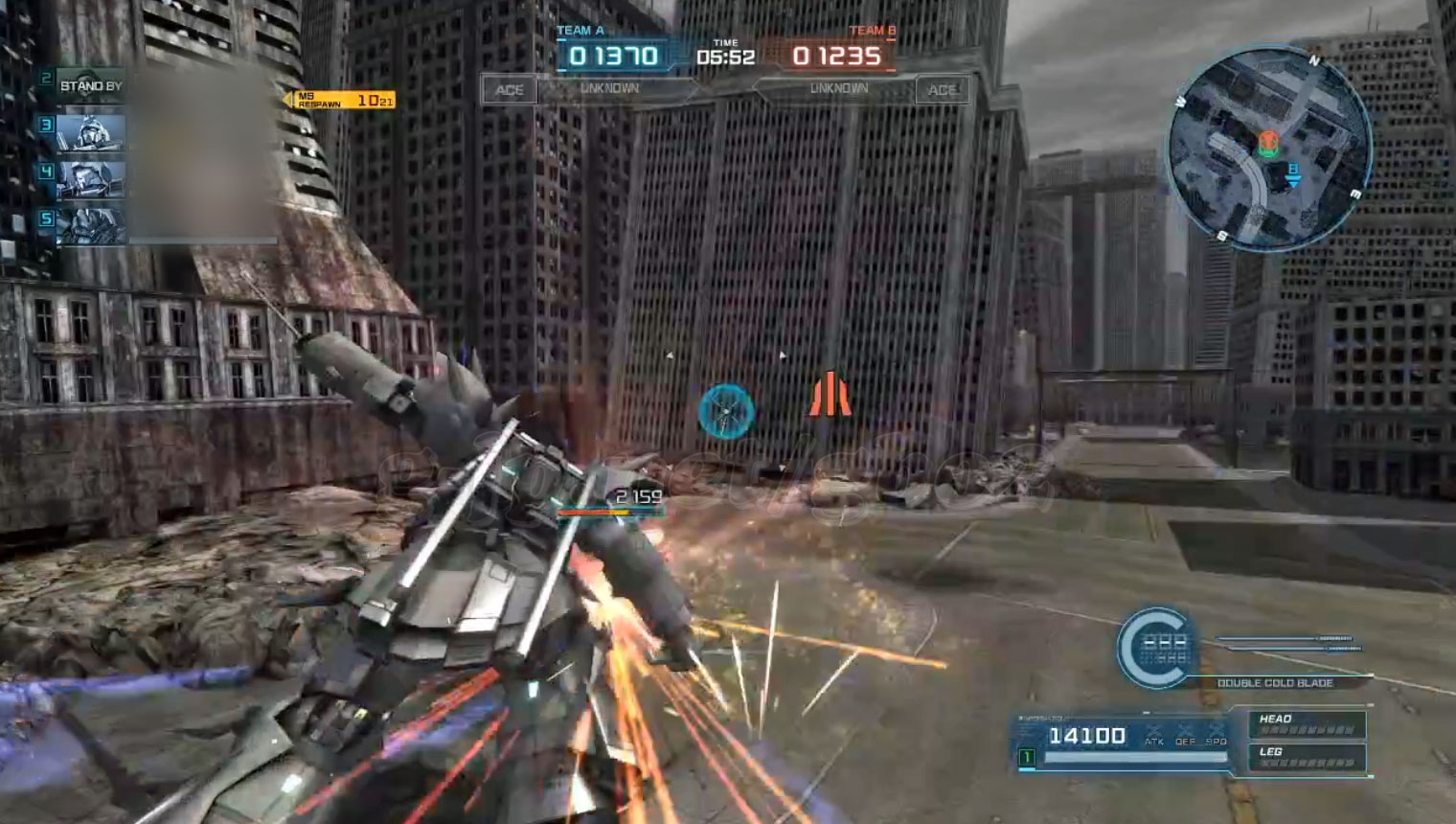Select squad slot 2 marked STAND BY
This screenshot has height=824, width=1456.
coord(90,86)
